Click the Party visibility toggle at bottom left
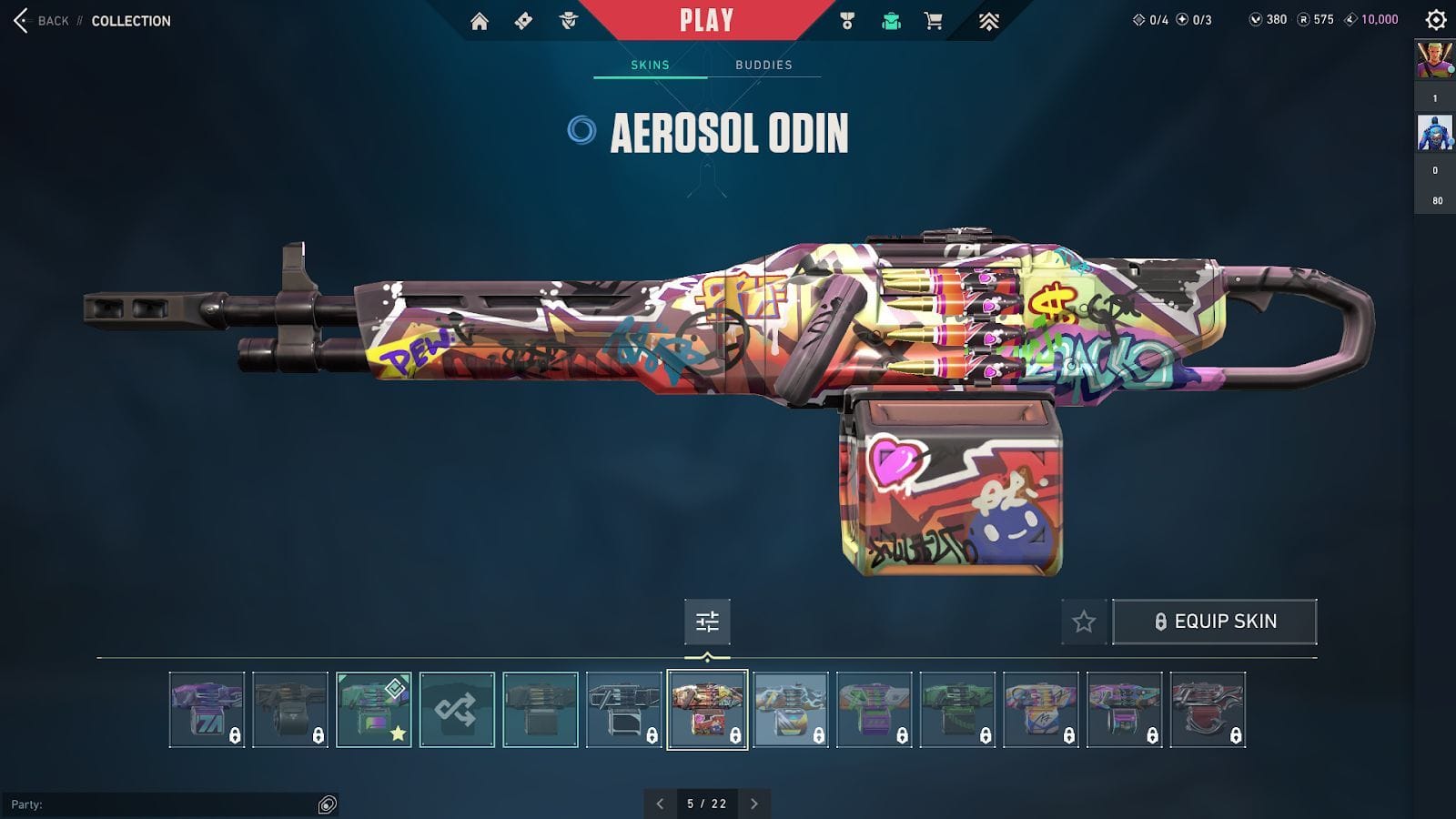 [325, 804]
